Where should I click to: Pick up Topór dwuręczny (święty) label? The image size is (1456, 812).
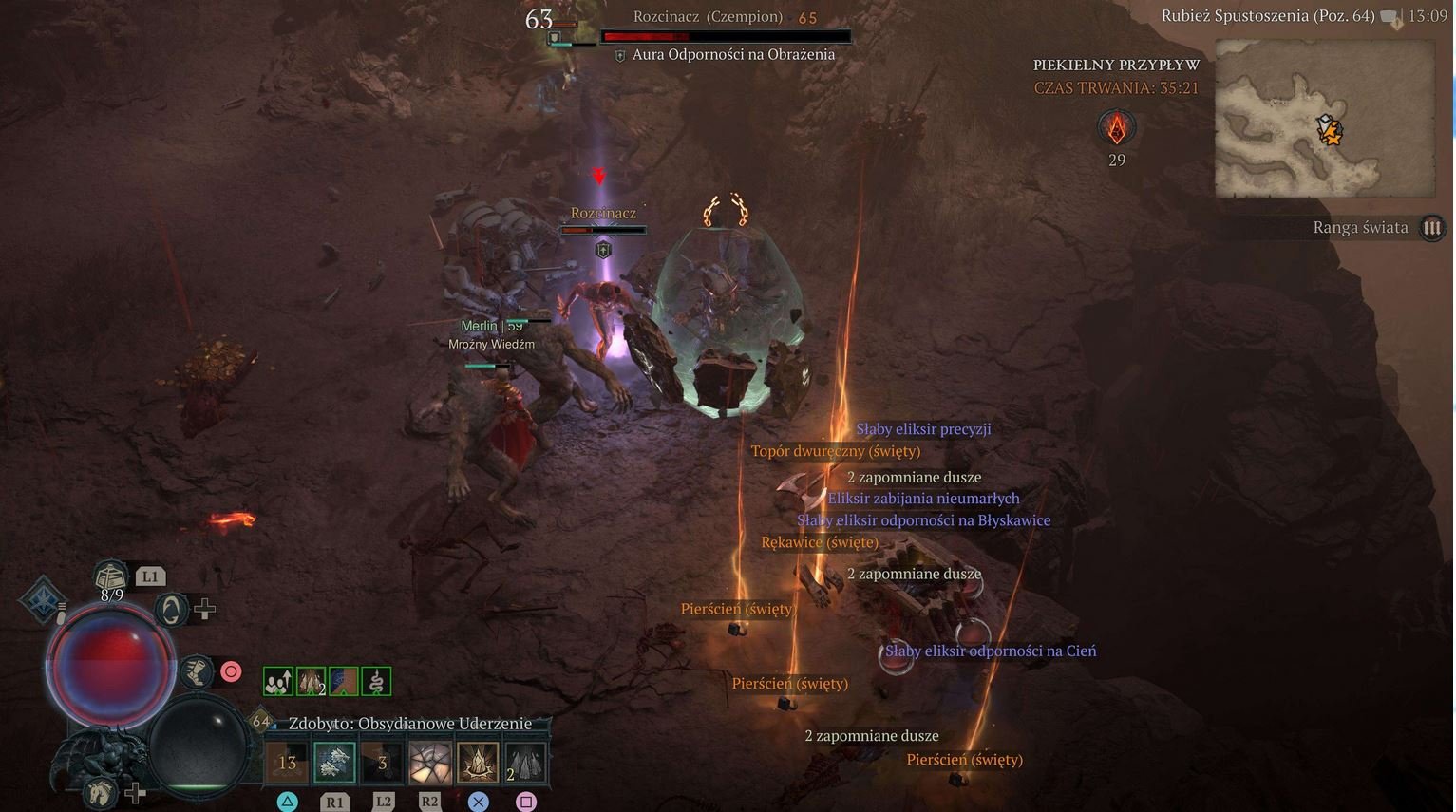[x=836, y=451]
